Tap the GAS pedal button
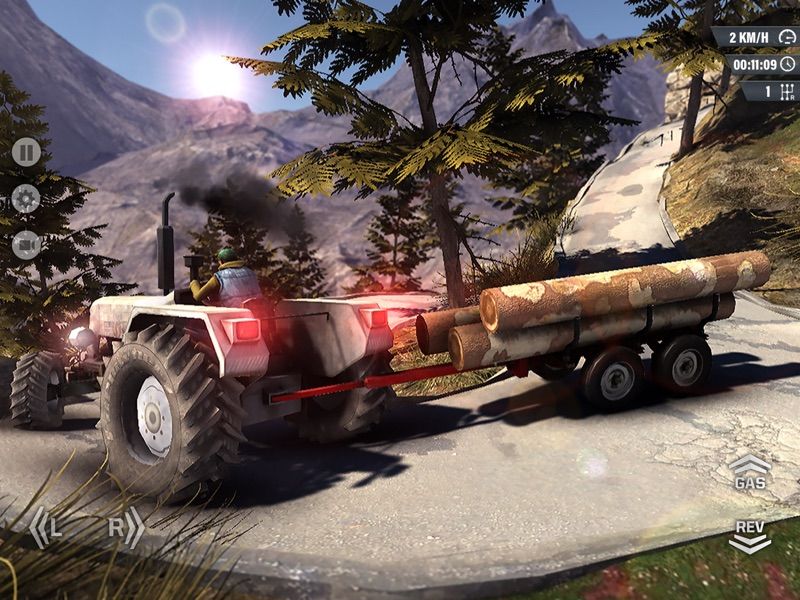800x600 pixels. coord(749,472)
